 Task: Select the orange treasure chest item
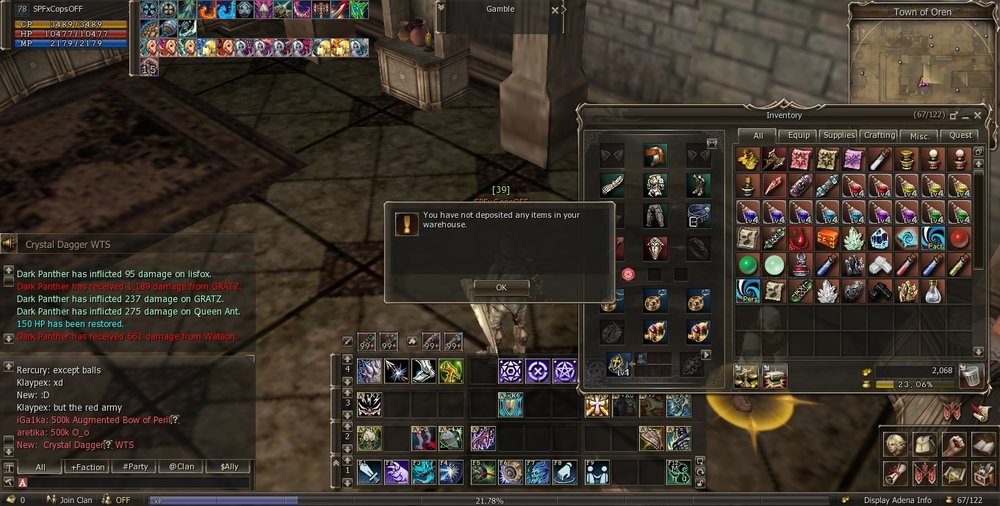click(x=826, y=238)
